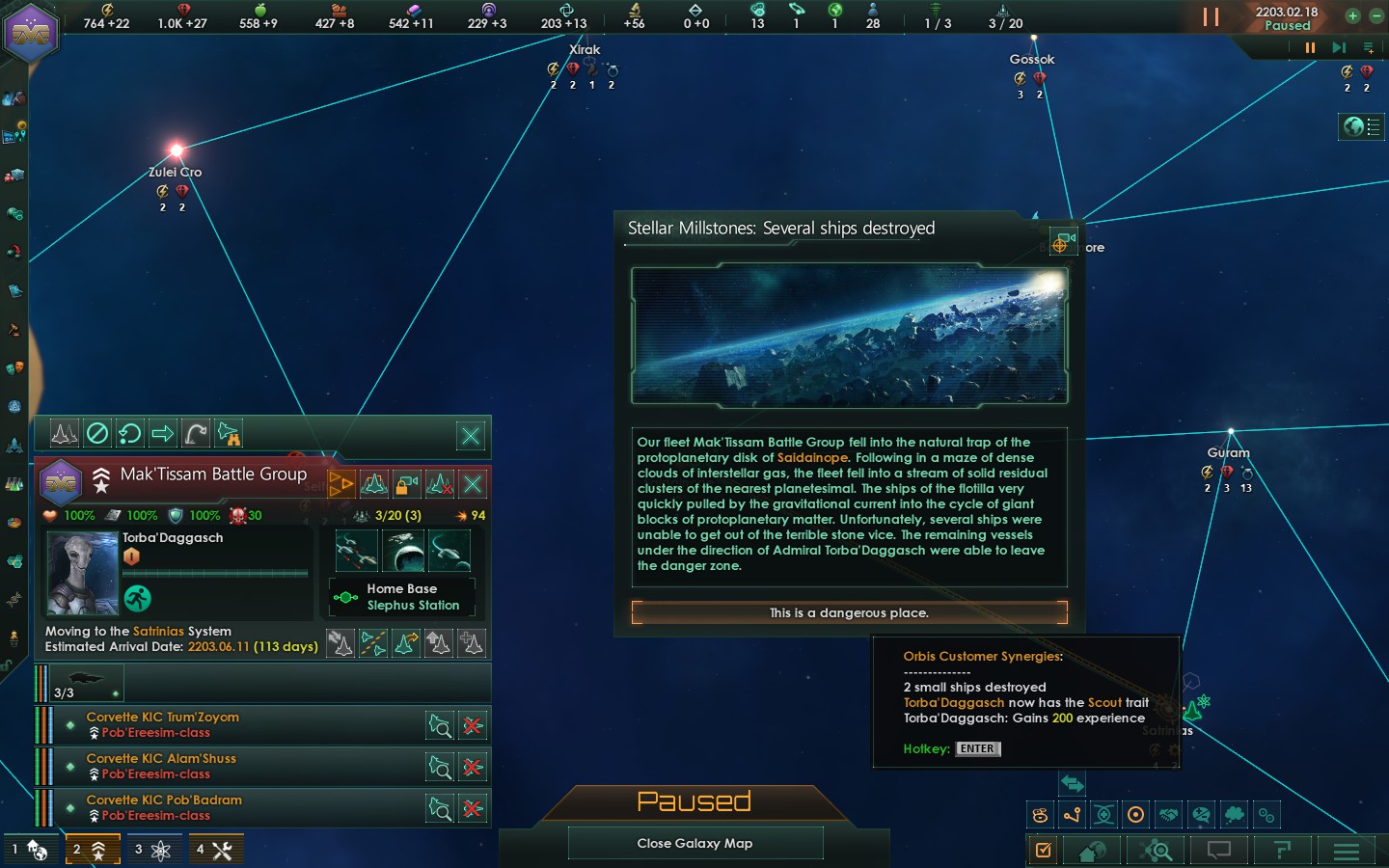
Task: Click Admiral Torba'Daggasch portrait
Action: click(83, 574)
